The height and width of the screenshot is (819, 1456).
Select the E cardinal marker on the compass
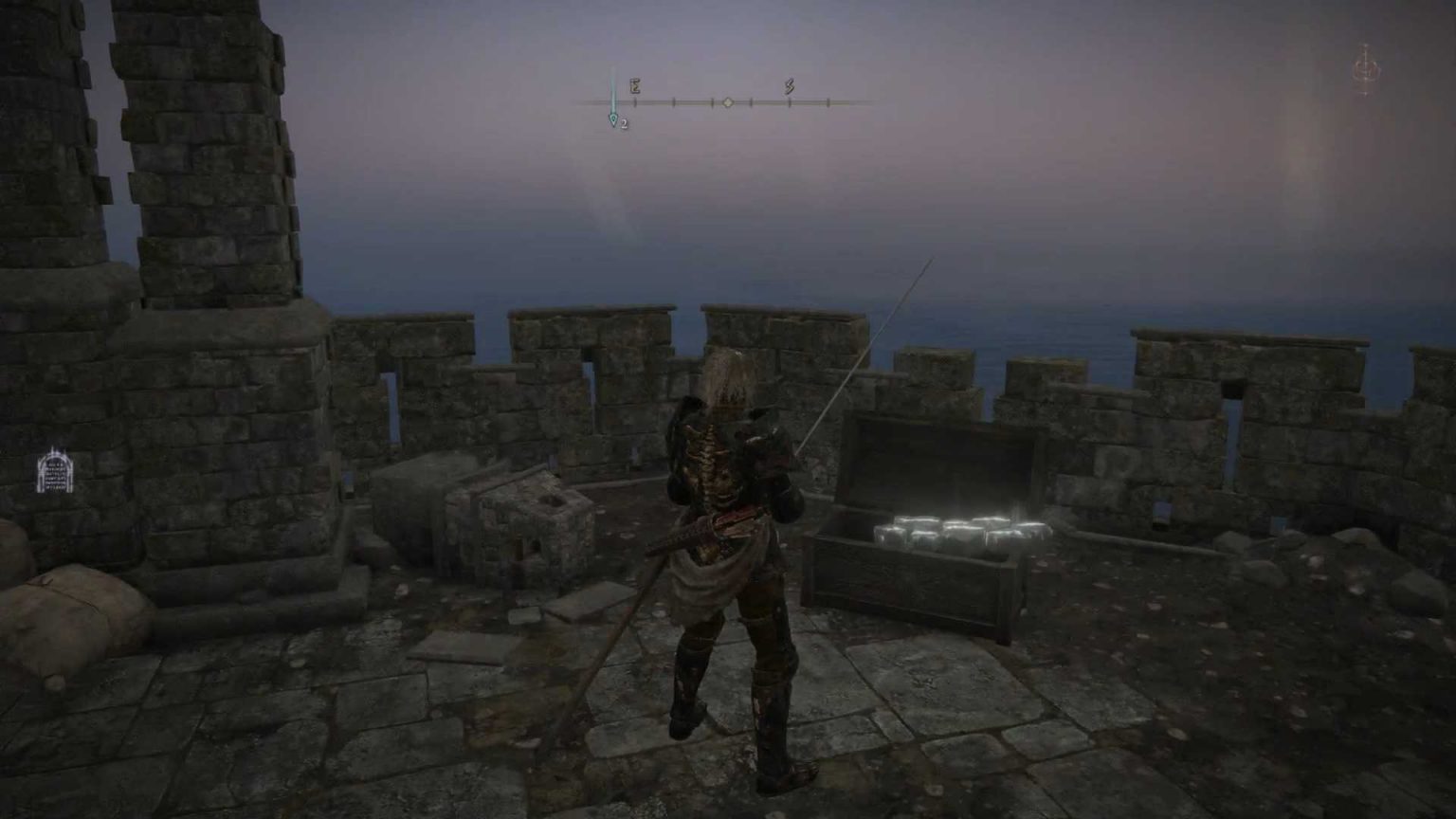coord(633,86)
